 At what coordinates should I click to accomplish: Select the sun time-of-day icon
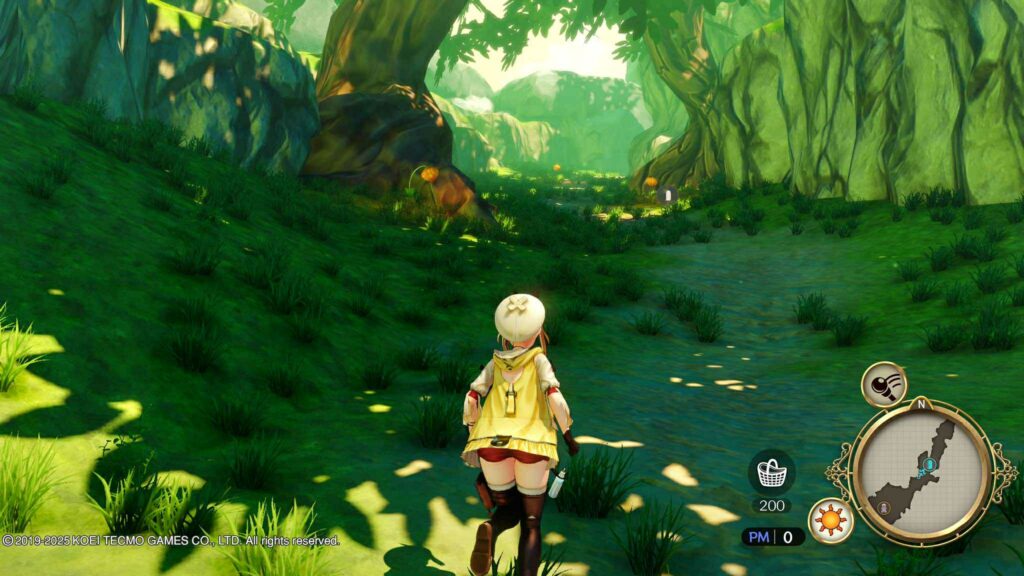(x=830, y=521)
